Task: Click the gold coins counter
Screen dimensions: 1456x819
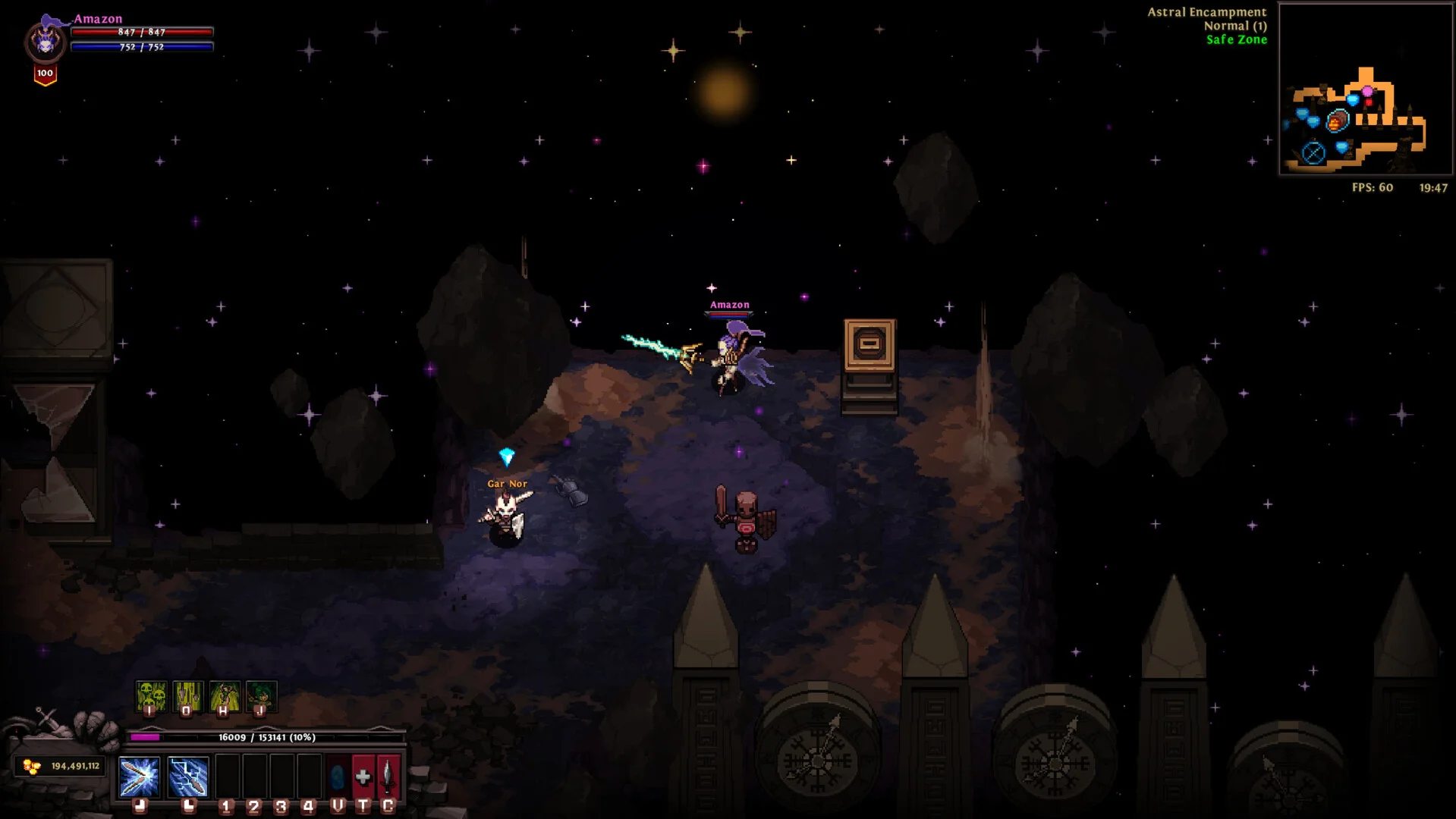Action: pos(61,766)
